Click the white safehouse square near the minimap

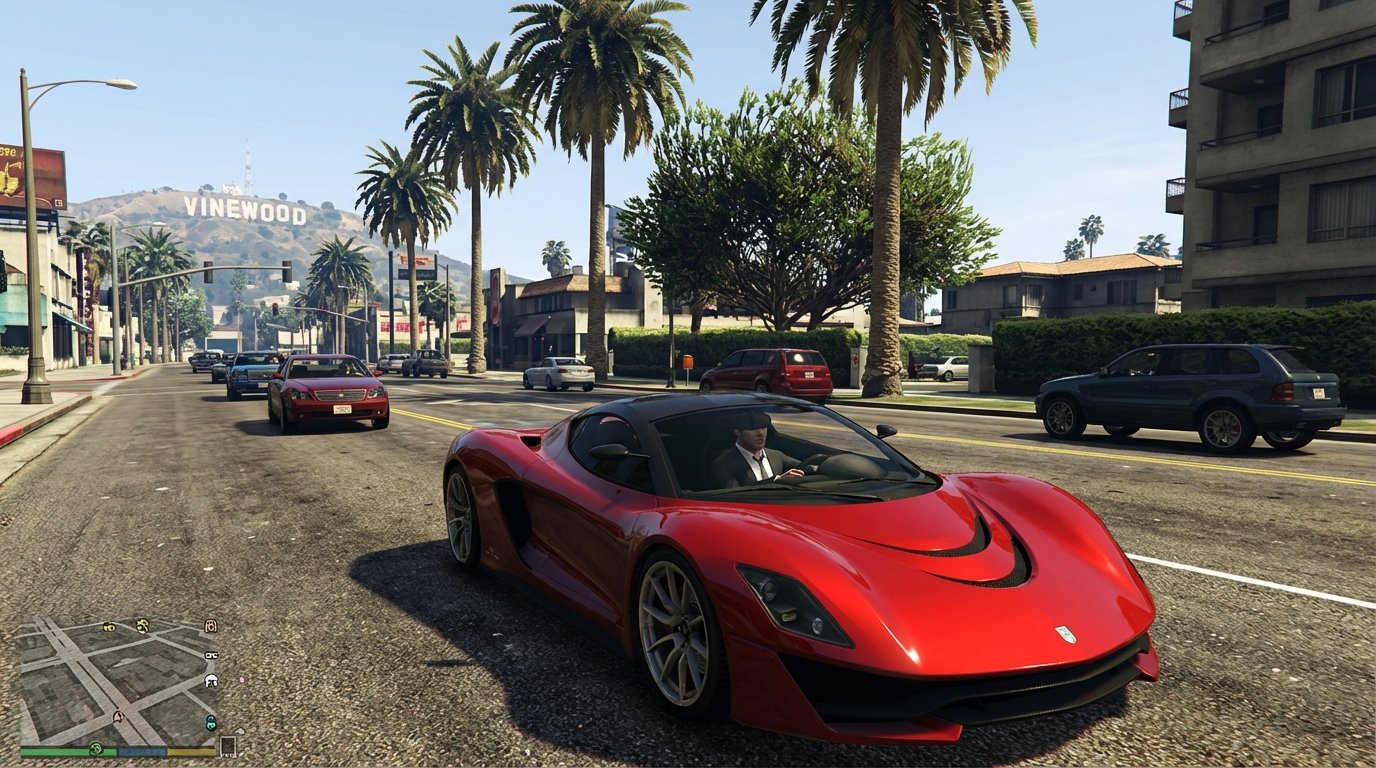[x=228, y=745]
